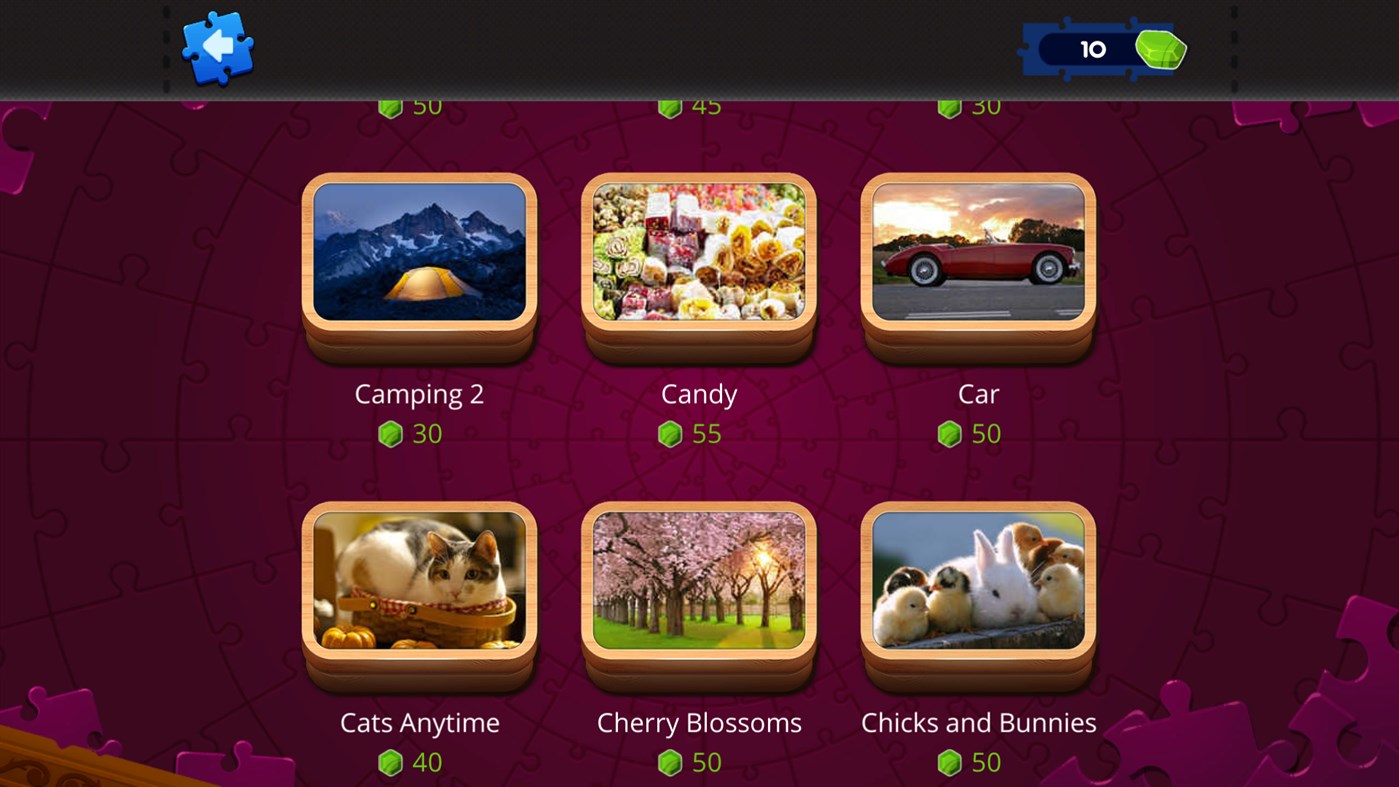Click the gem icon next to Candy's price
Image resolution: width=1399 pixels, height=787 pixels.
point(671,433)
